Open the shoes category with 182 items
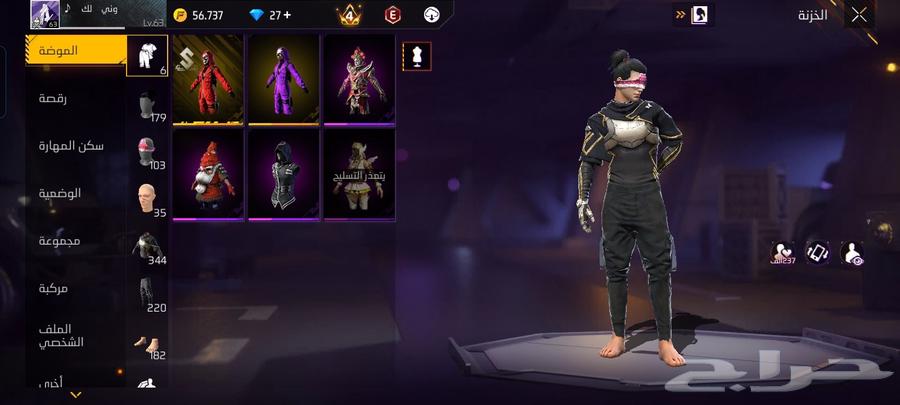Viewport: 900px width, 405px height. [x=148, y=343]
